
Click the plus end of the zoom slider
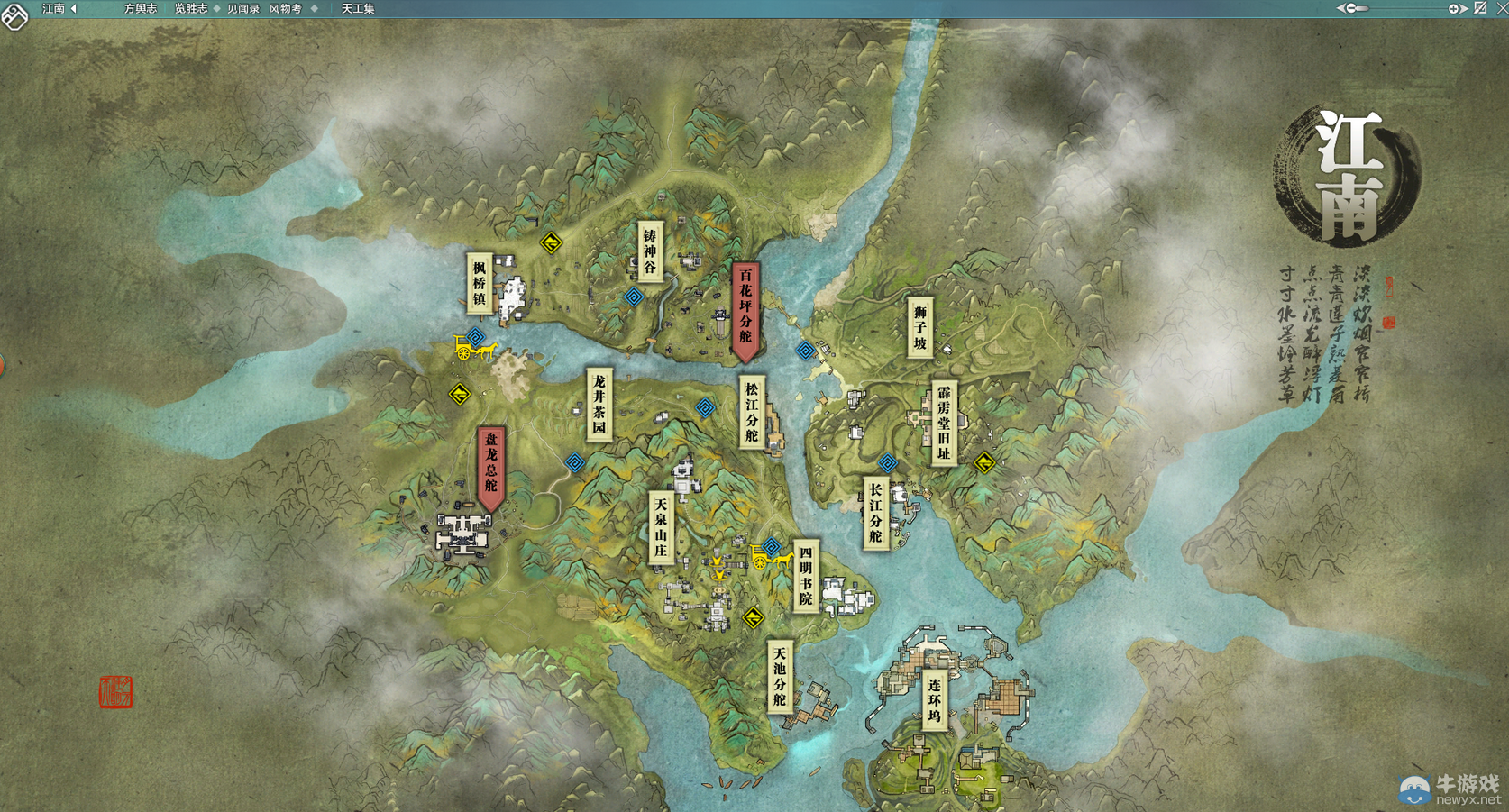coord(1453,9)
